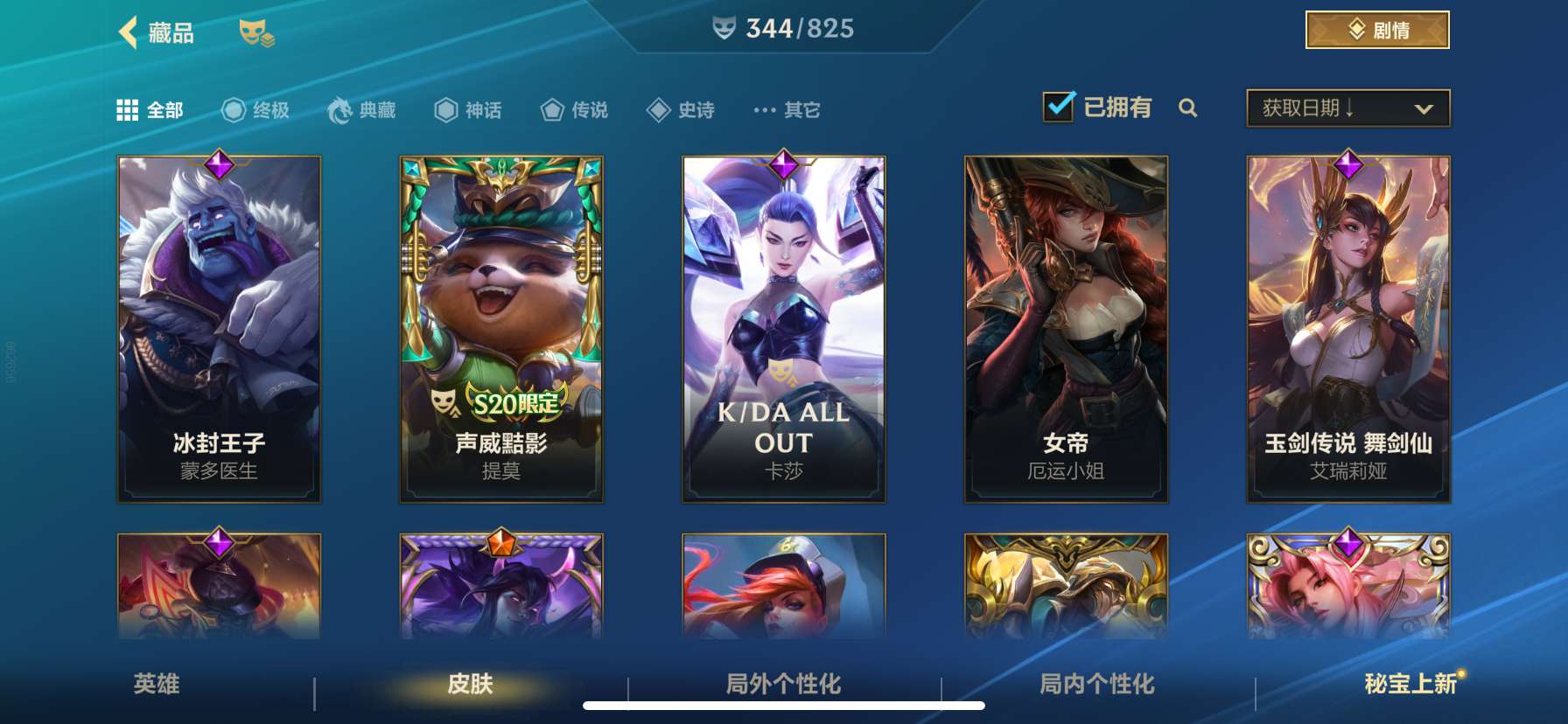Switch to the 英雄 tab
1568x724 pixels.
point(156,686)
